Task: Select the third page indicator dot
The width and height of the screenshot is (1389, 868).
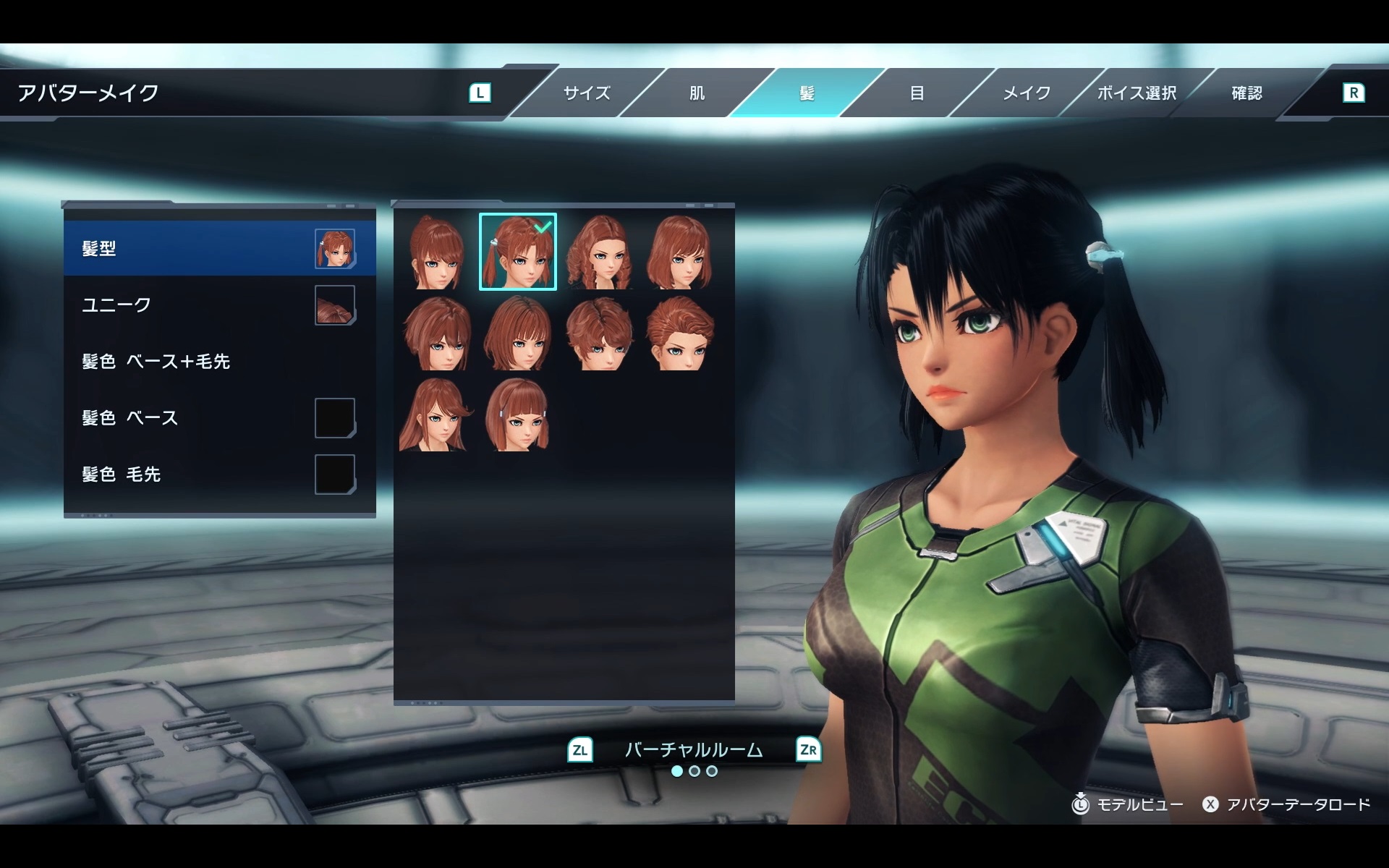Action: click(x=713, y=772)
